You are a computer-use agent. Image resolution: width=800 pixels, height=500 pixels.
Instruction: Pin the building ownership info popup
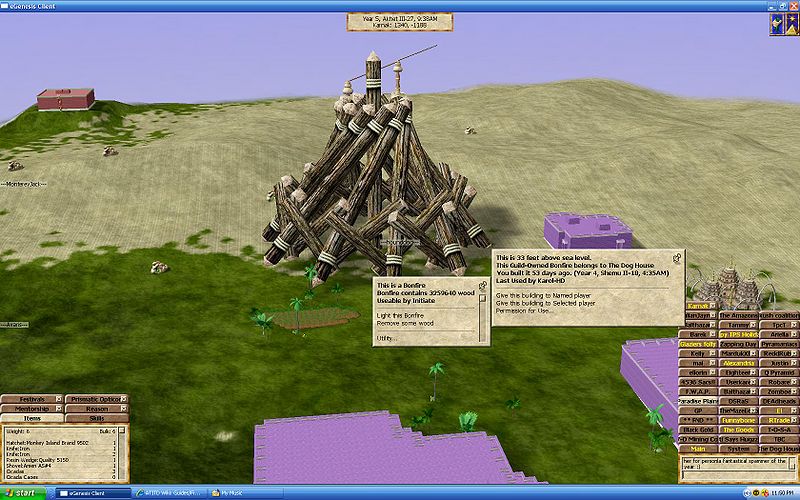678,258
